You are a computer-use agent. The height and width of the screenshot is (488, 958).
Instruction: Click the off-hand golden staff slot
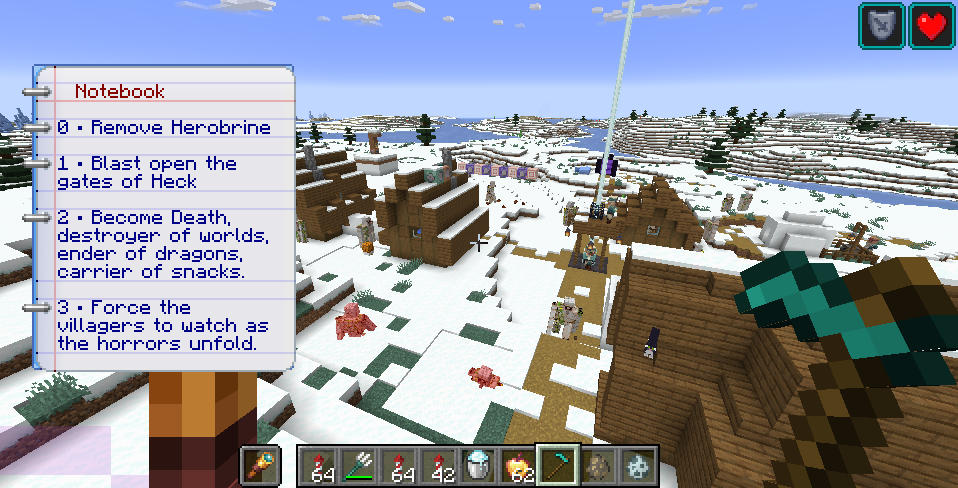coord(263,466)
